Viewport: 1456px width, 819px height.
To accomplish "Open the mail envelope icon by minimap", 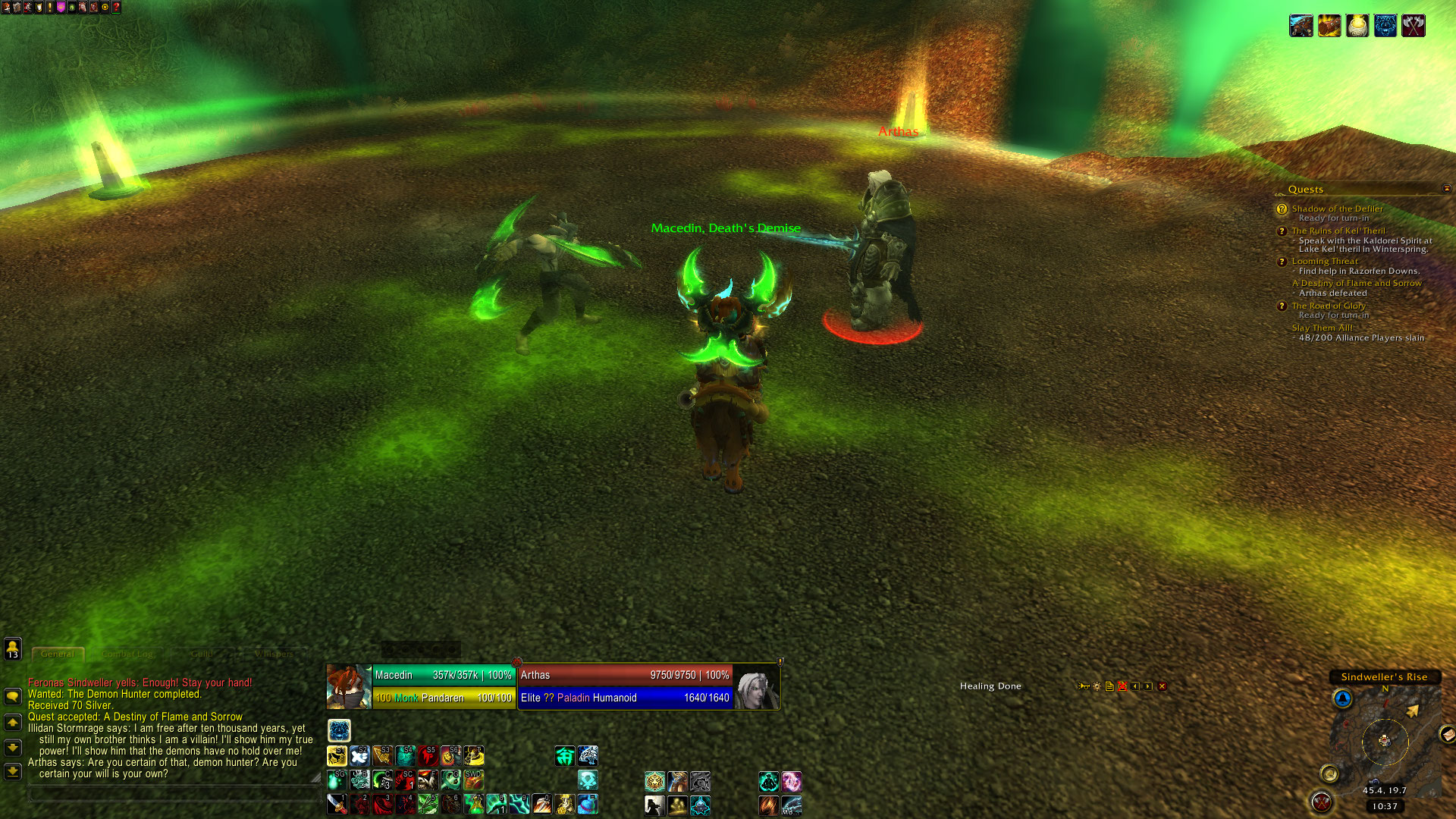I will pyautogui.click(x=1447, y=734).
